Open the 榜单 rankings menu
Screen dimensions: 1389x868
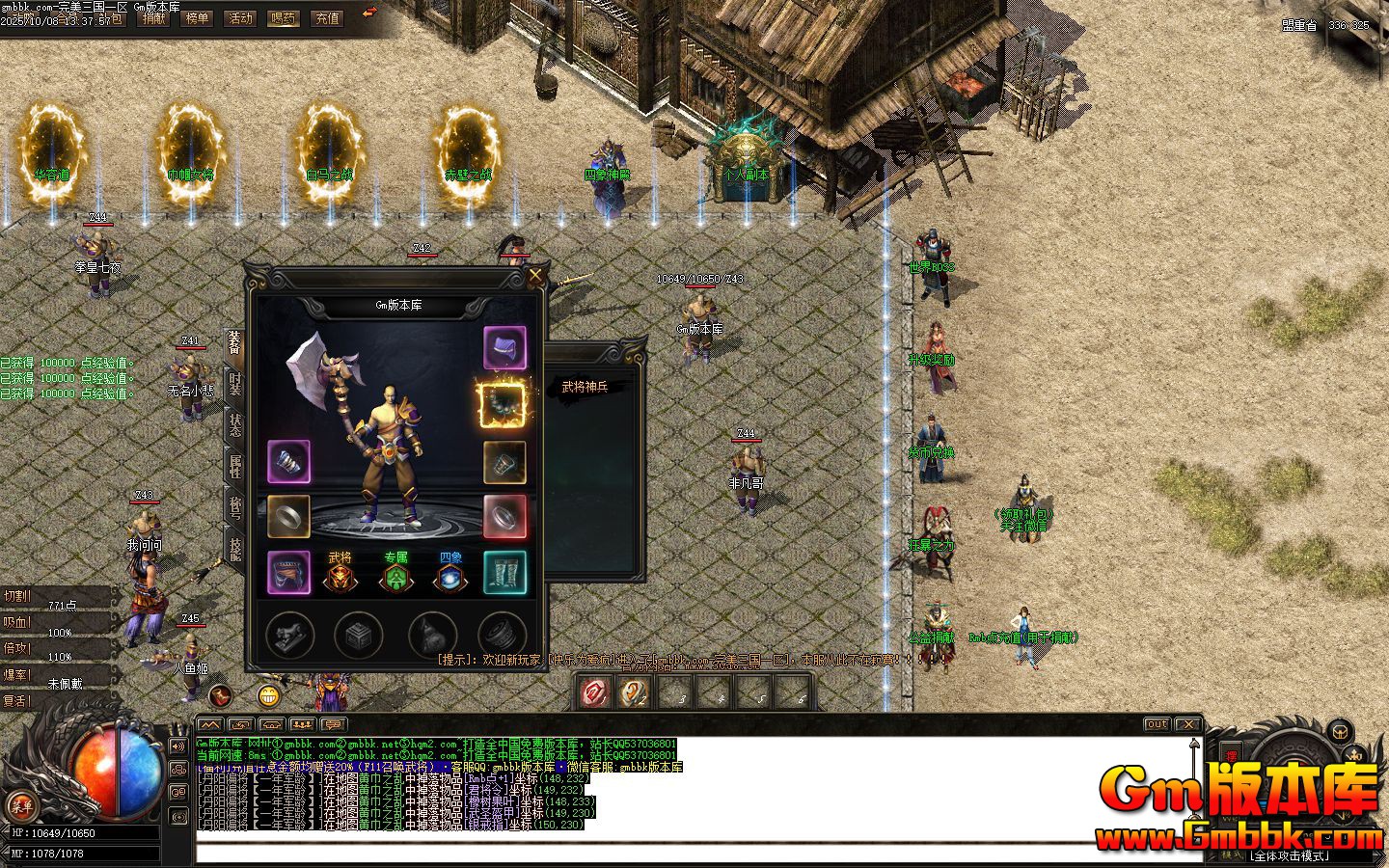tap(197, 18)
